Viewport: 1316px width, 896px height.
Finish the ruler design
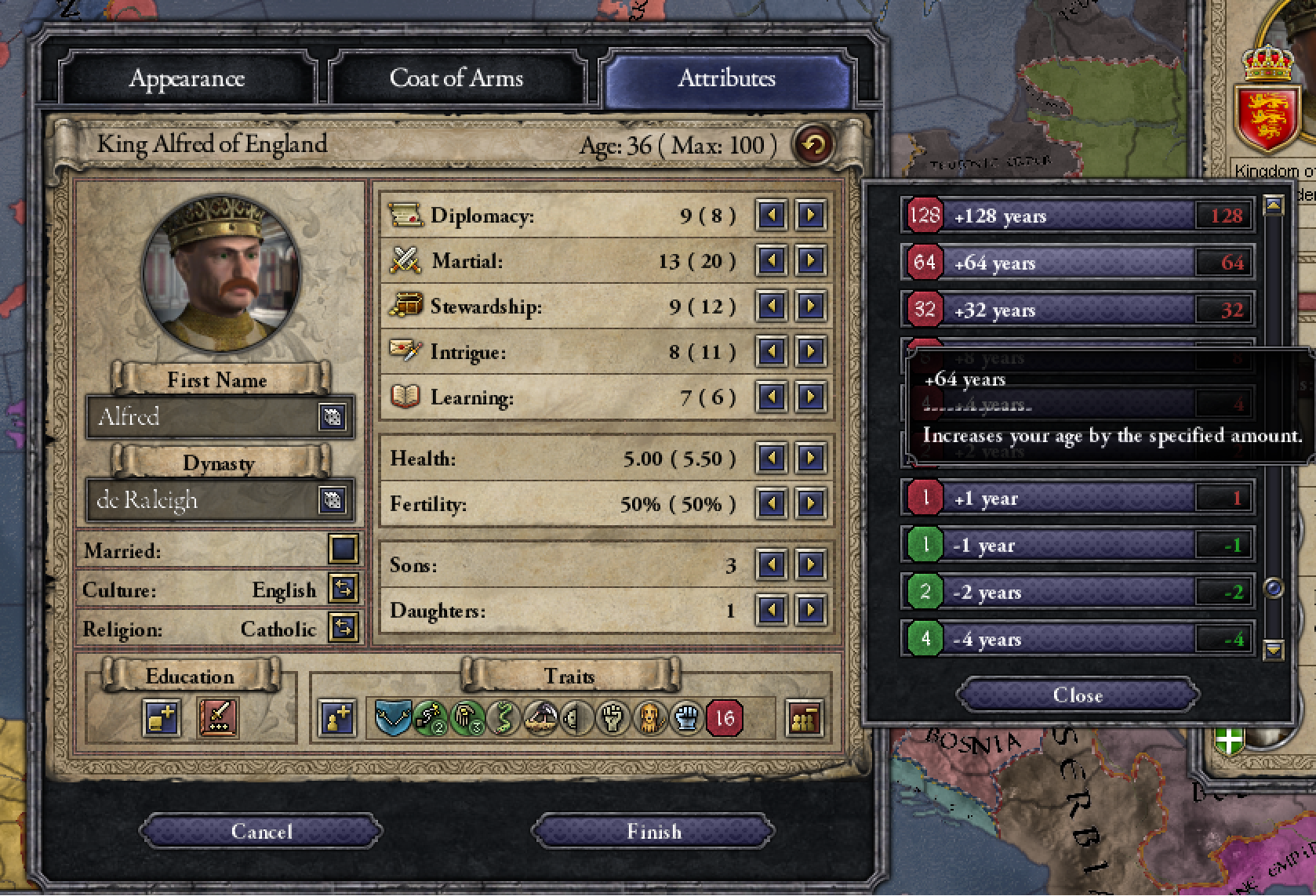(653, 832)
